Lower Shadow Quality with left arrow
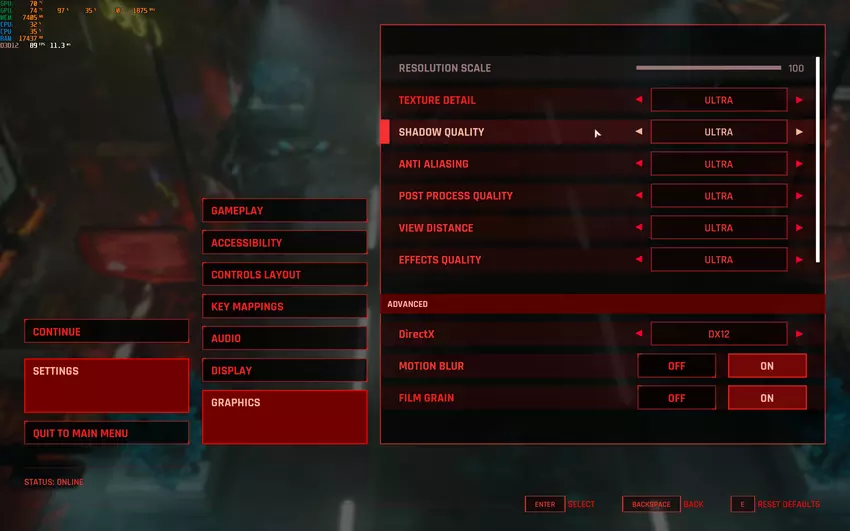The image size is (850, 531). pos(639,132)
